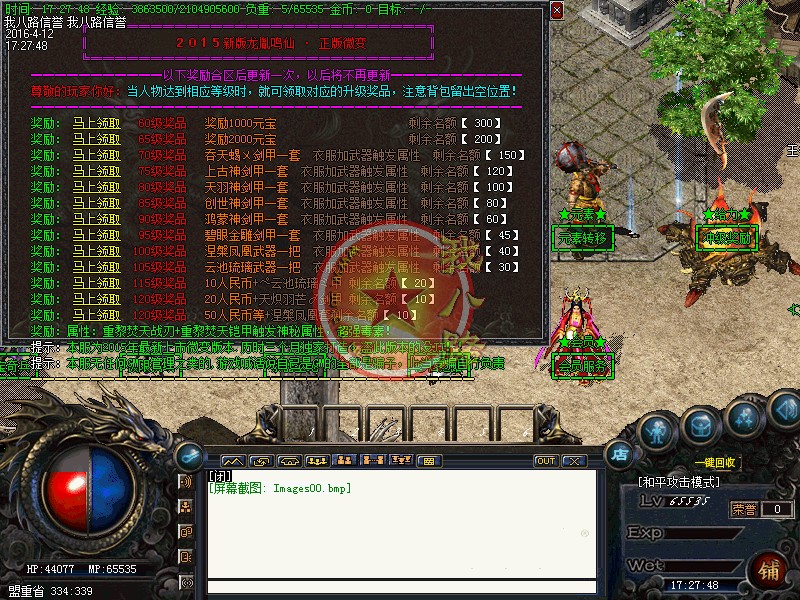Image resolution: width=800 pixels, height=600 pixels.
Task: Open the bag cube round icon
Action: [x=700, y=427]
